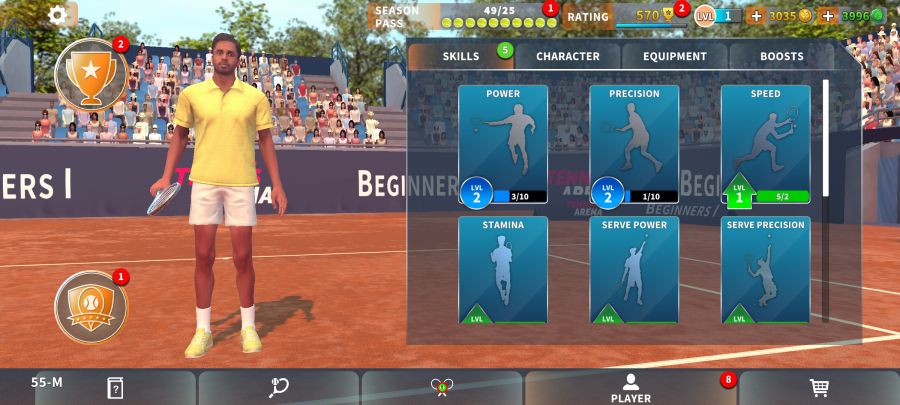The image size is (900, 405).
Task: Show the Boosts tab
Action: pos(781,56)
